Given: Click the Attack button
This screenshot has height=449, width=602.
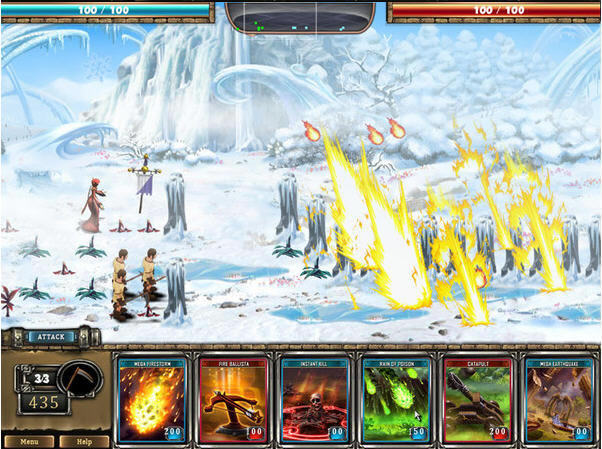Looking at the screenshot, I should coord(48,337).
